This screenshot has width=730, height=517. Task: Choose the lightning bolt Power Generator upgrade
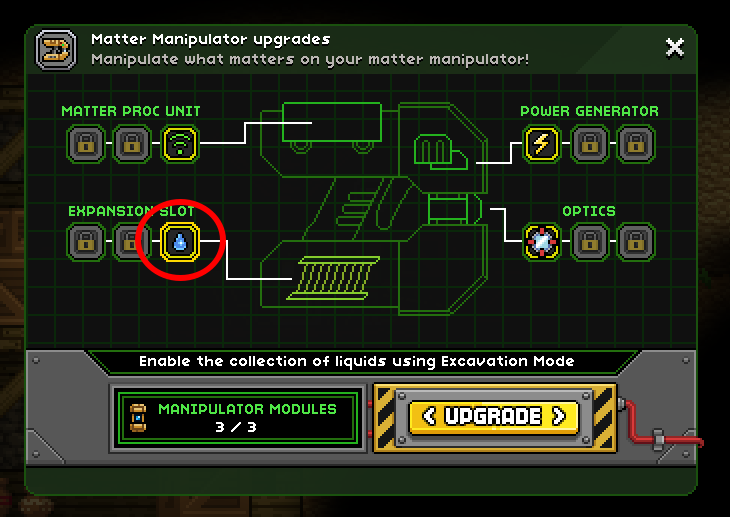[x=542, y=144]
